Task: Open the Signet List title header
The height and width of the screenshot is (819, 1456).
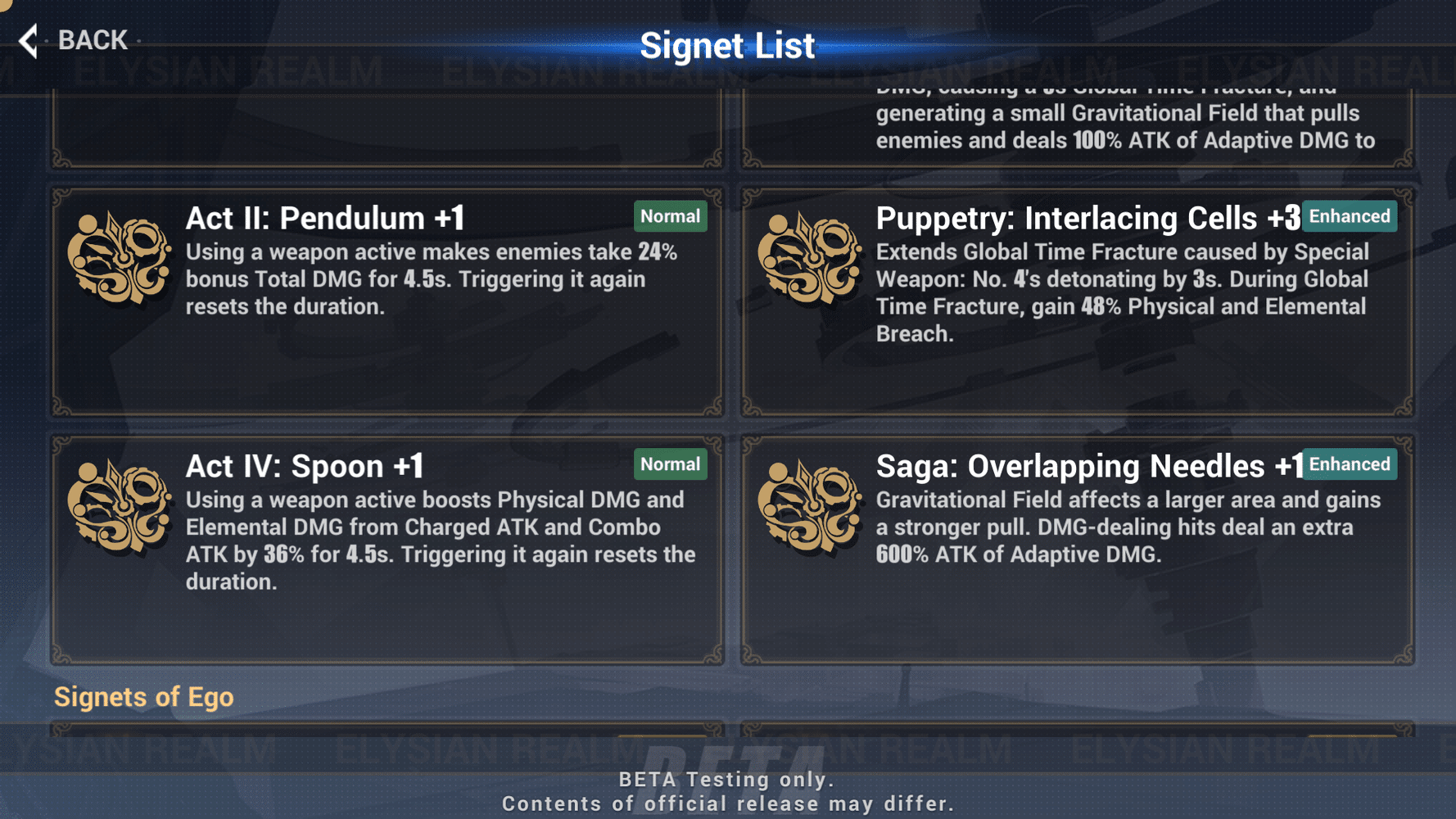Action: [728, 45]
